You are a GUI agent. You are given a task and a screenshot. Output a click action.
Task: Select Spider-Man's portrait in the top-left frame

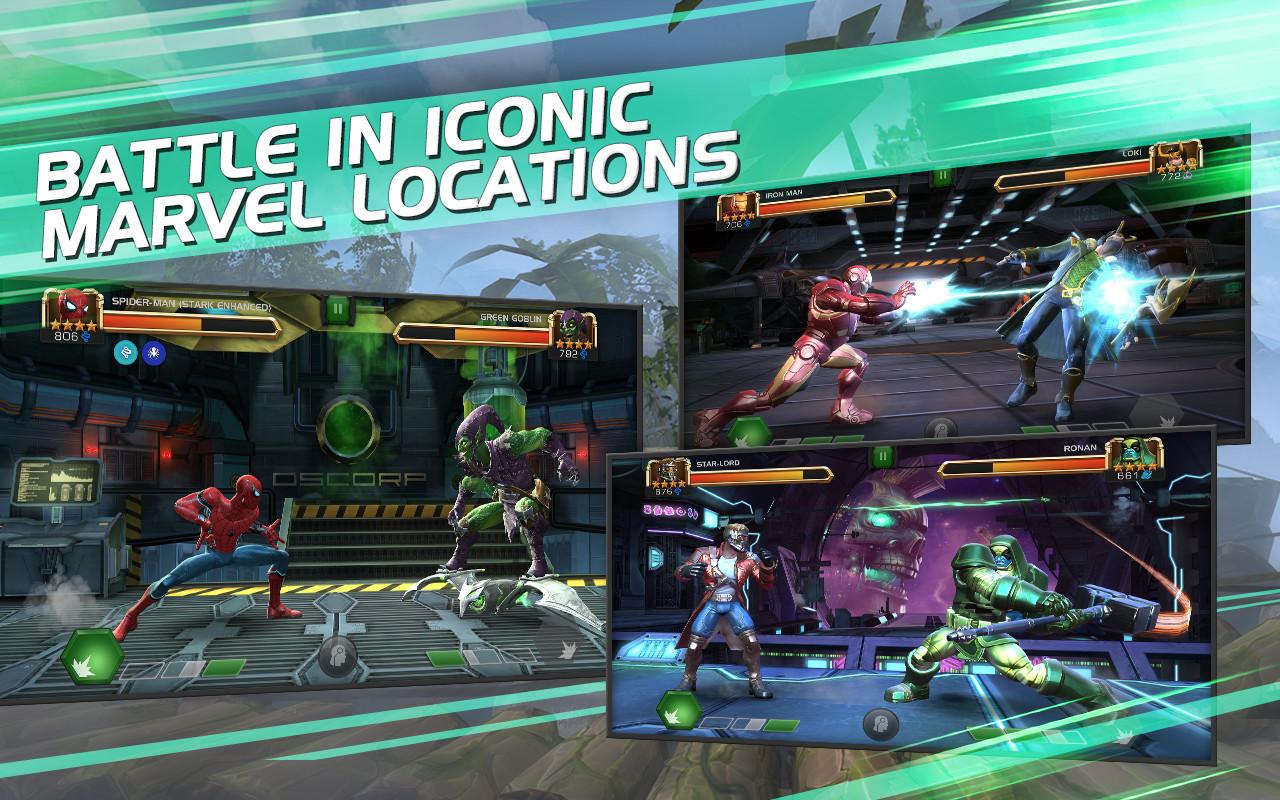tap(75, 311)
